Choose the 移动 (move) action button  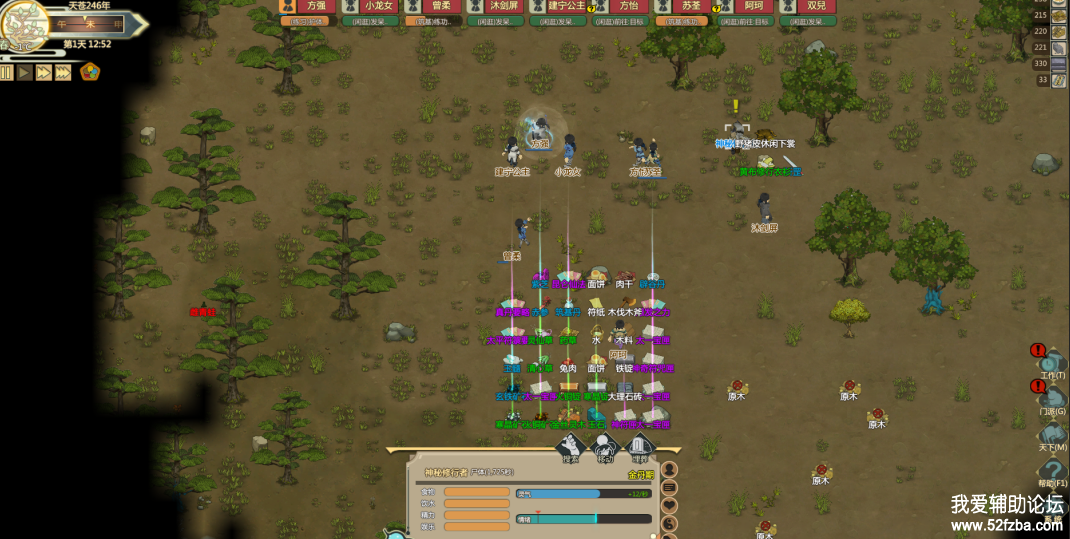pyautogui.click(x=606, y=450)
